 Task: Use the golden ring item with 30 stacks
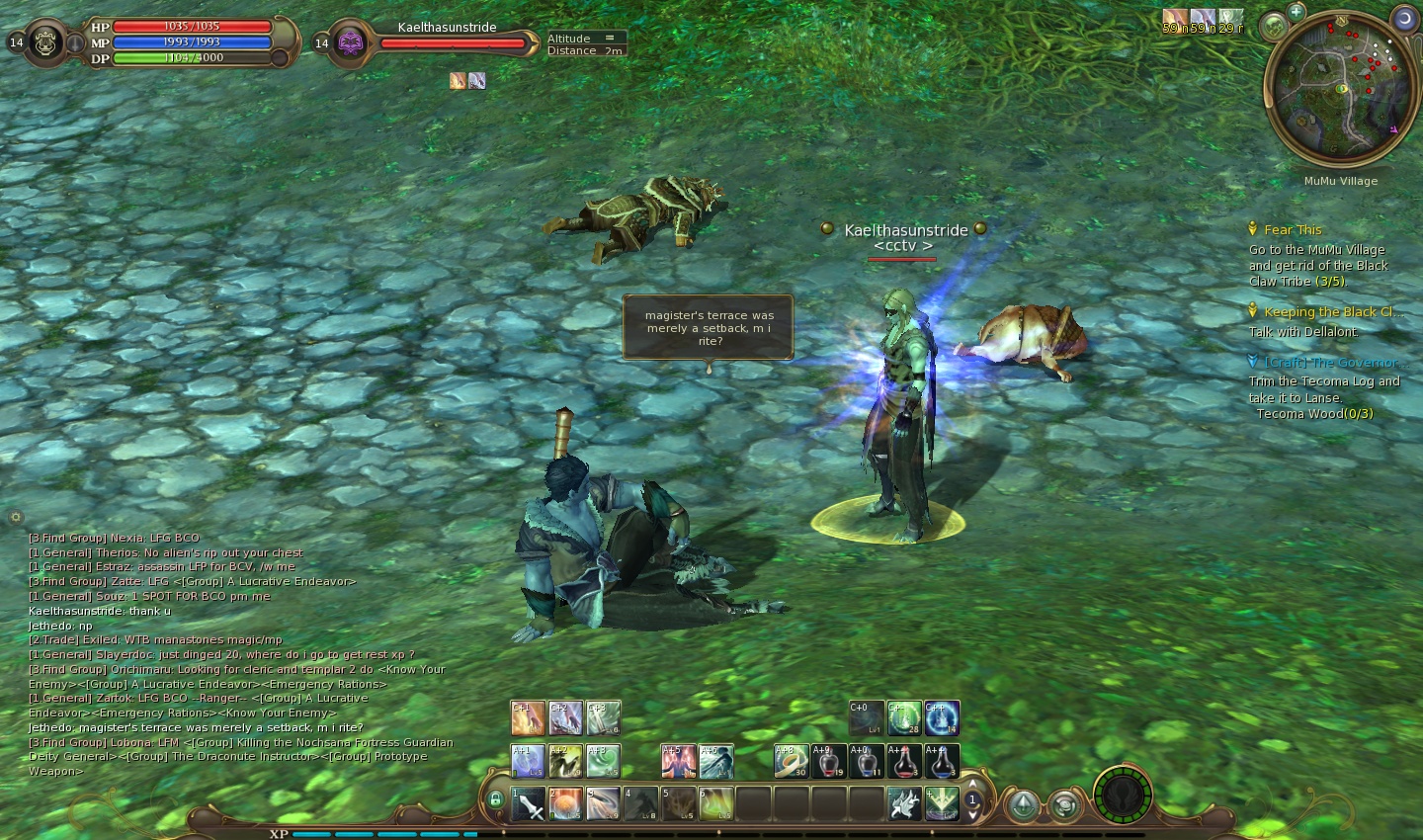791,761
